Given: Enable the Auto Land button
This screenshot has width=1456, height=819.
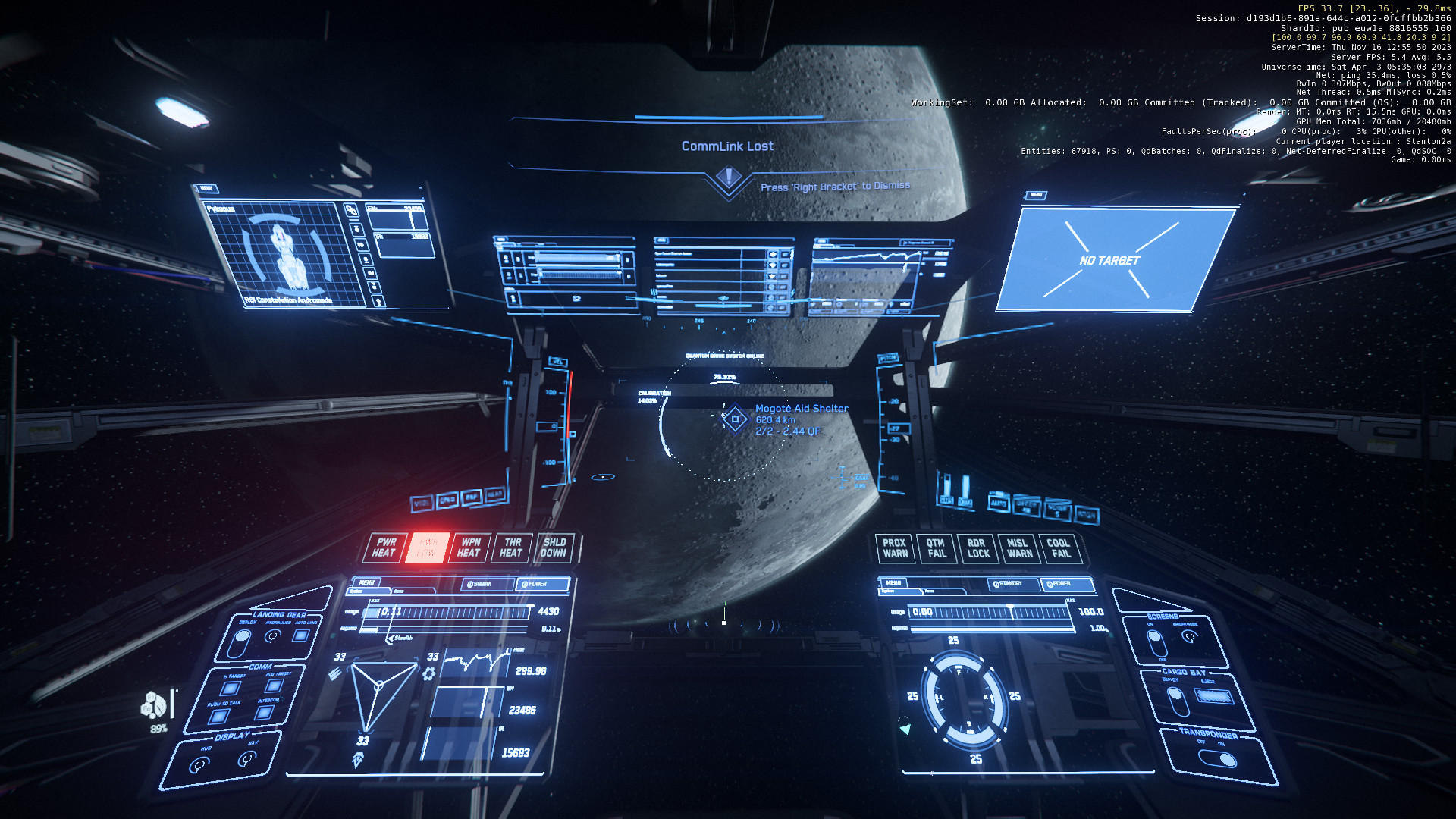Looking at the screenshot, I should pos(301,635).
